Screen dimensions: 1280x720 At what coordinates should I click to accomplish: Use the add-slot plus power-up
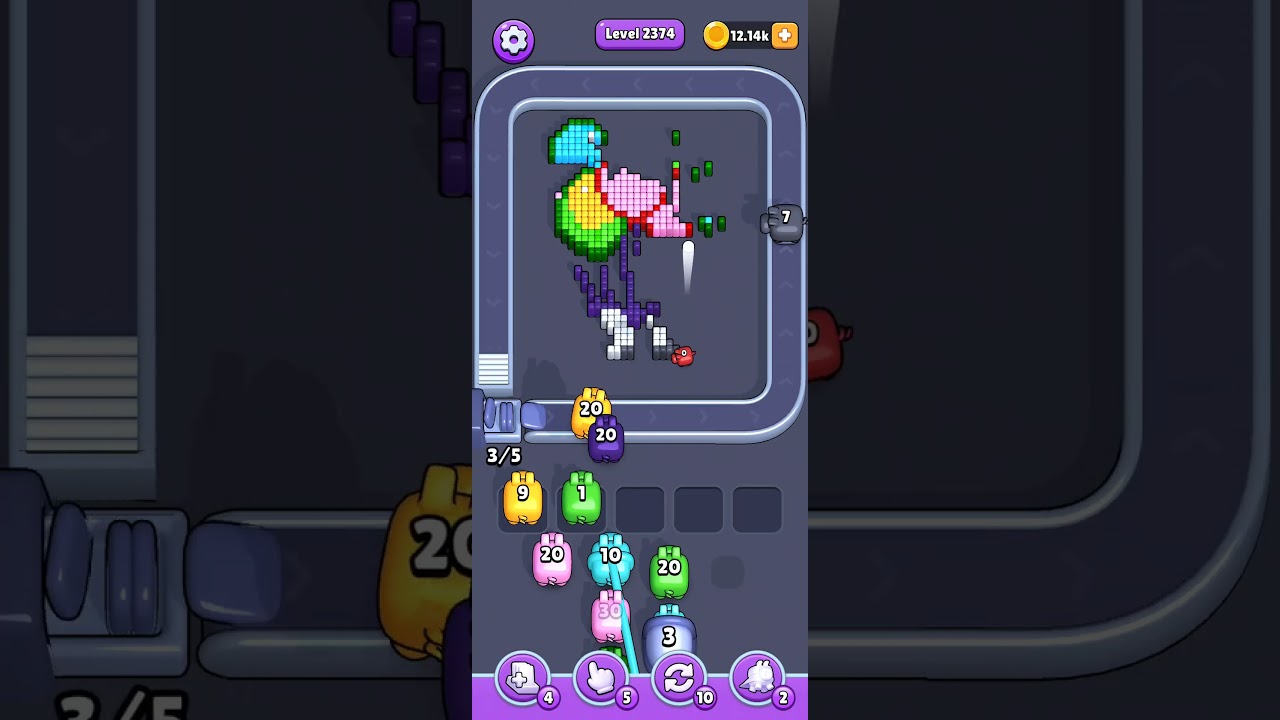(x=522, y=677)
